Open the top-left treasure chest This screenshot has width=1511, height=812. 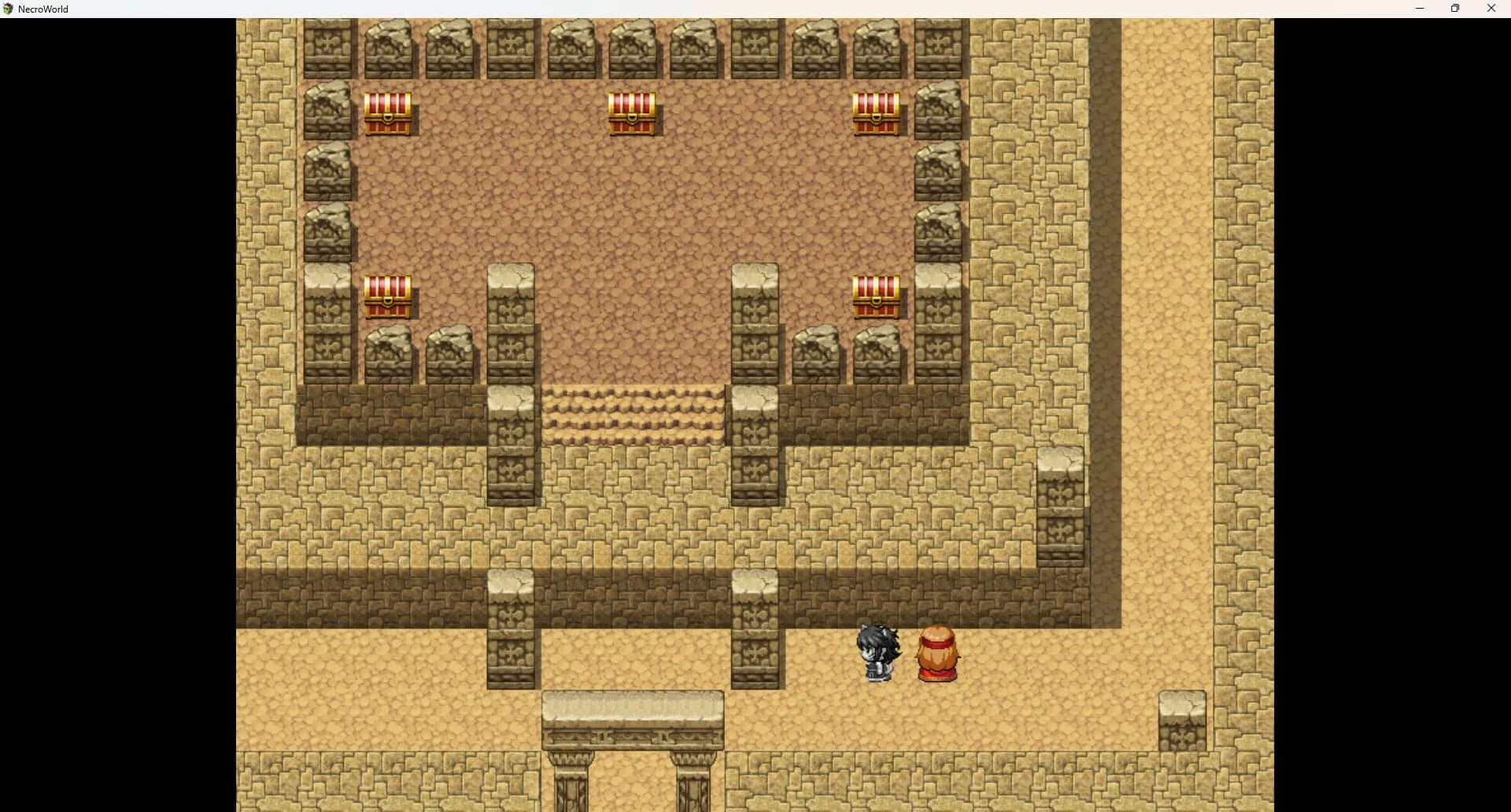pos(388,116)
